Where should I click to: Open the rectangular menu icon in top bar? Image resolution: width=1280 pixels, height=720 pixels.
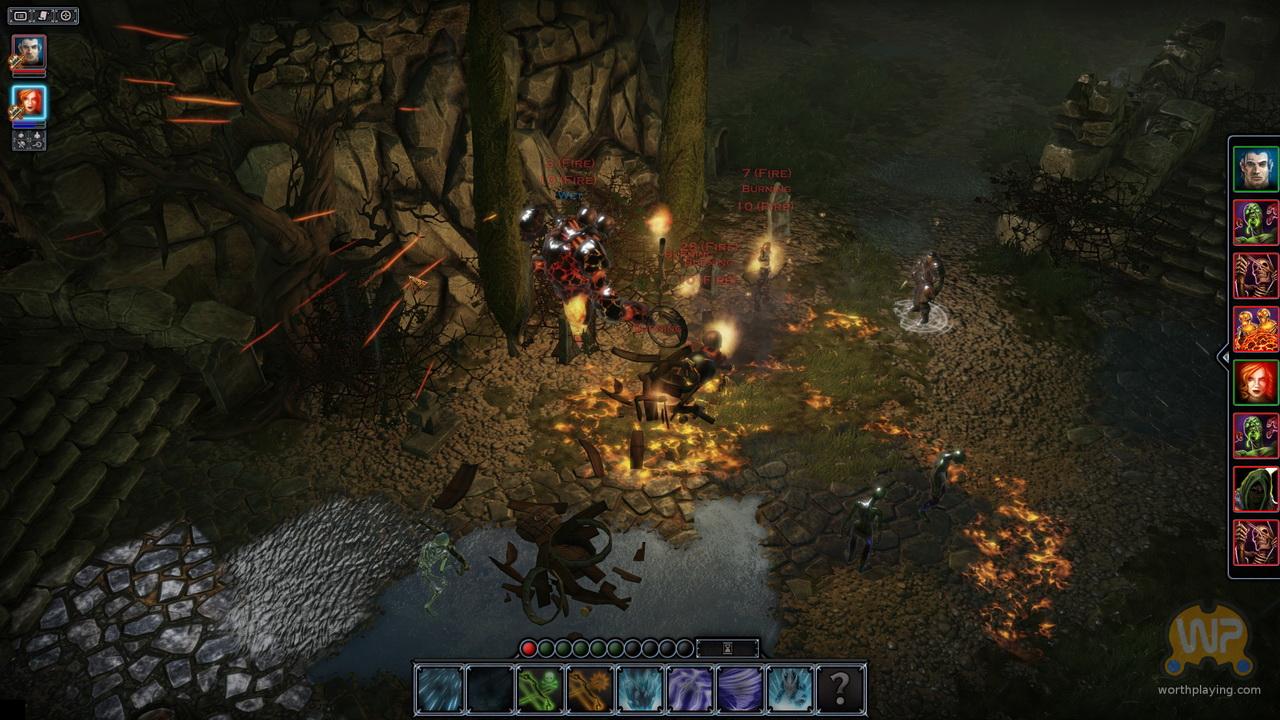point(21,15)
